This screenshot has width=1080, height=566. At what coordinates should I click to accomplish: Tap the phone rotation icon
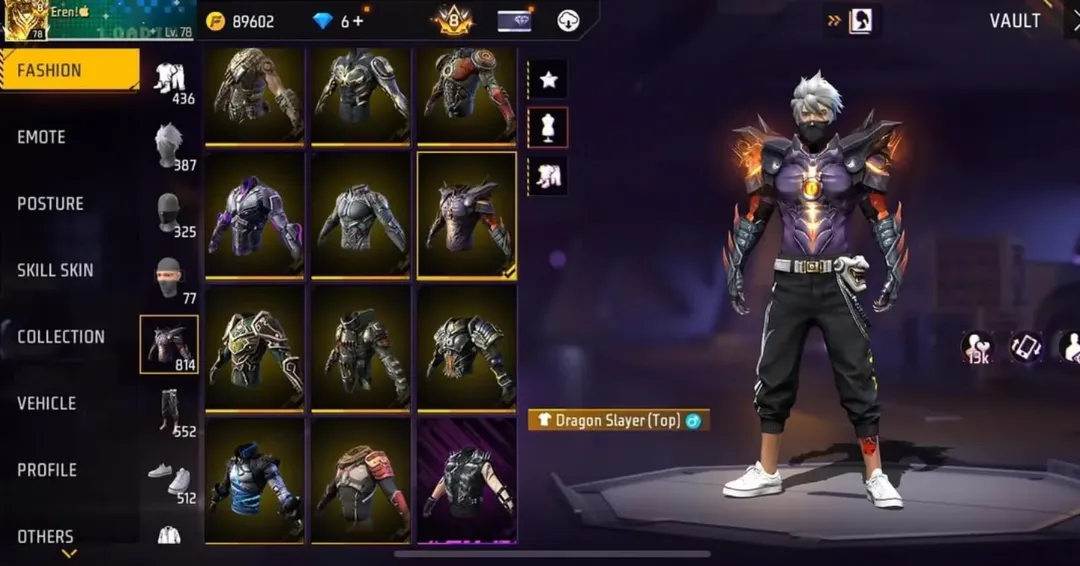click(x=1026, y=347)
